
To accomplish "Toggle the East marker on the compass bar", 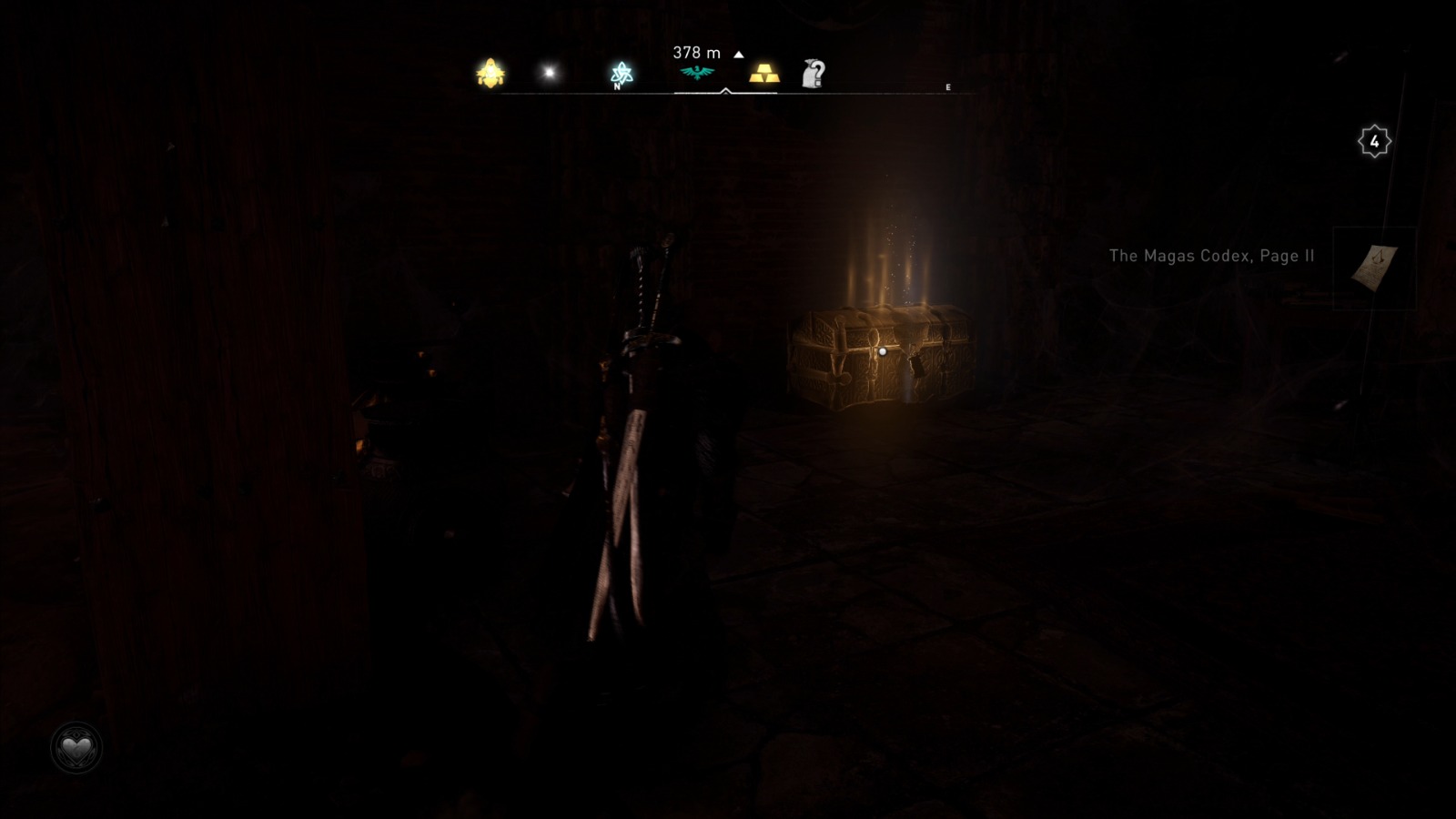I will (x=948, y=86).
